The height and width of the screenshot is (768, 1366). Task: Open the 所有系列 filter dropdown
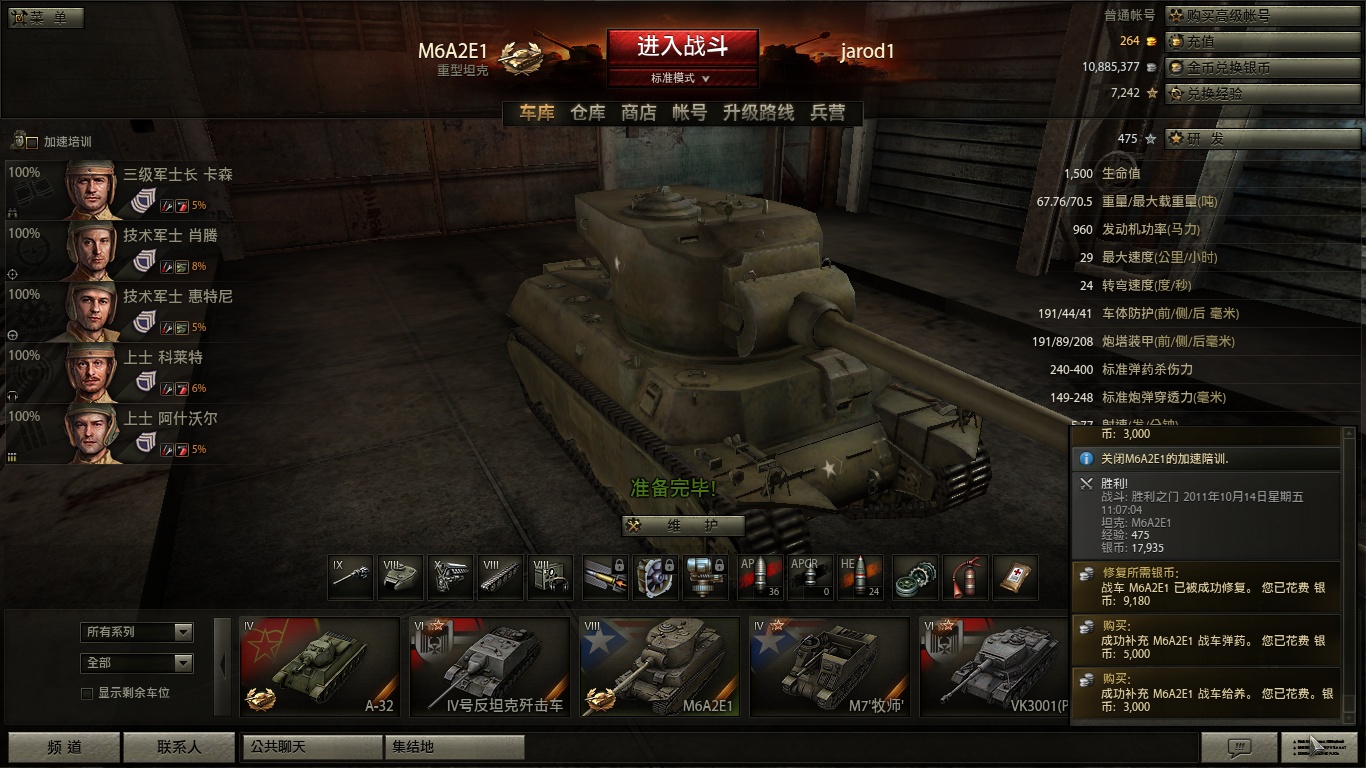pos(137,632)
